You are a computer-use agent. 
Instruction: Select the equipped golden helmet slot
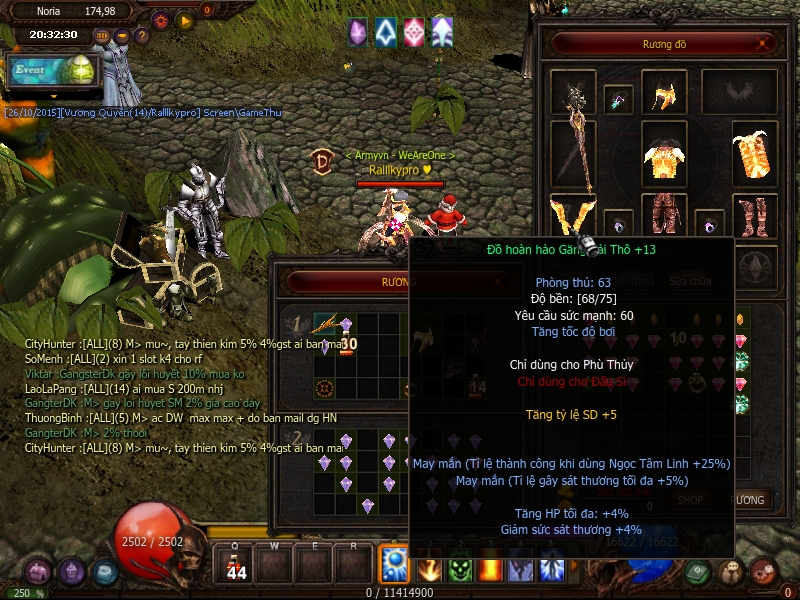point(661,96)
